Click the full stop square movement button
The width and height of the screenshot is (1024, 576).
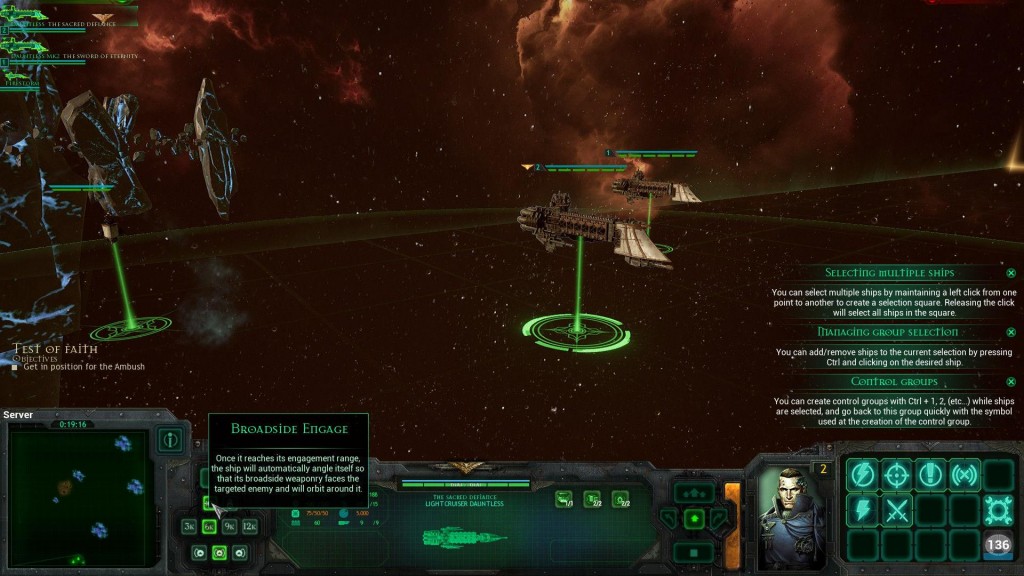click(x=693, y=551)
